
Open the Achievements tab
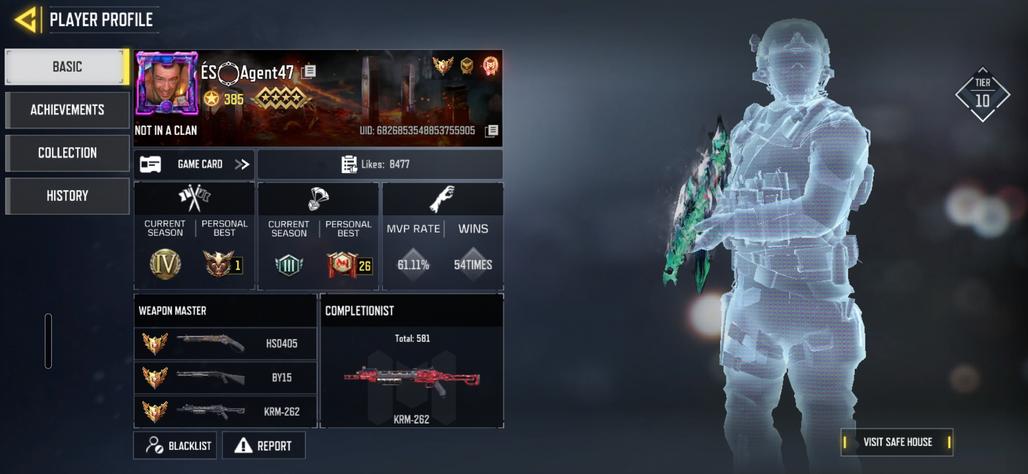pos(67,110)
